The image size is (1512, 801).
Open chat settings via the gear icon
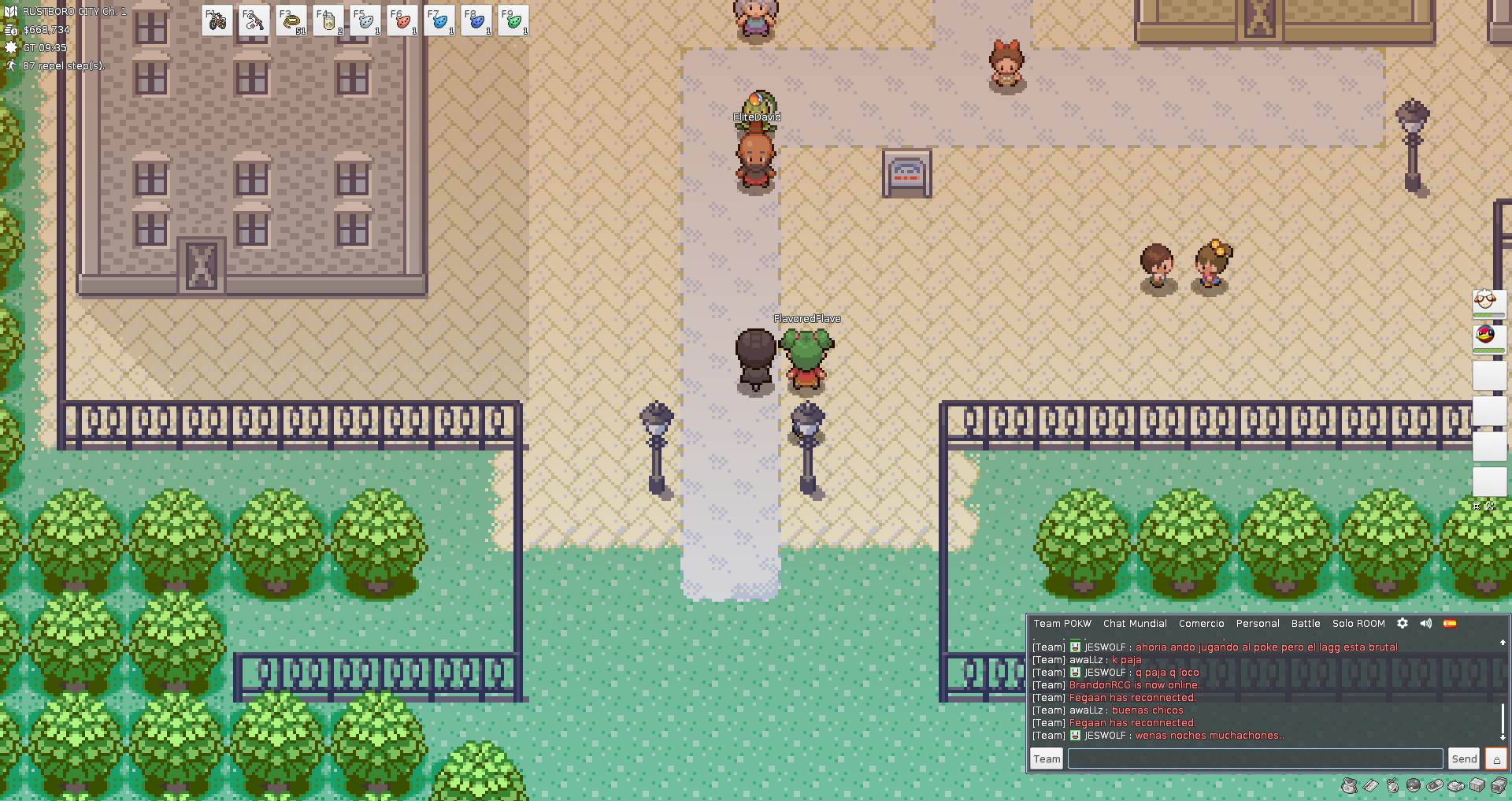[1403, 624]
